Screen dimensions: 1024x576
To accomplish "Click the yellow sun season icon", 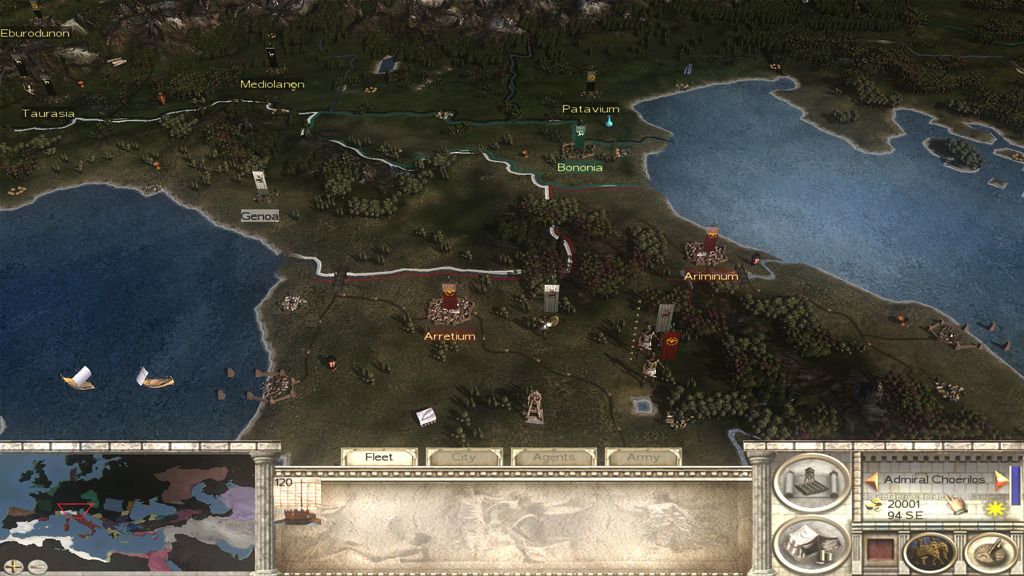I will click(996, 509).
